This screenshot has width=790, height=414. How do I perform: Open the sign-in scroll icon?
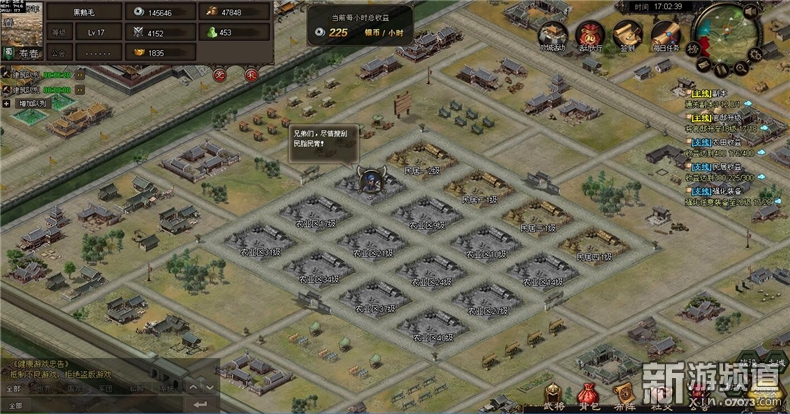tap(627, 33)
